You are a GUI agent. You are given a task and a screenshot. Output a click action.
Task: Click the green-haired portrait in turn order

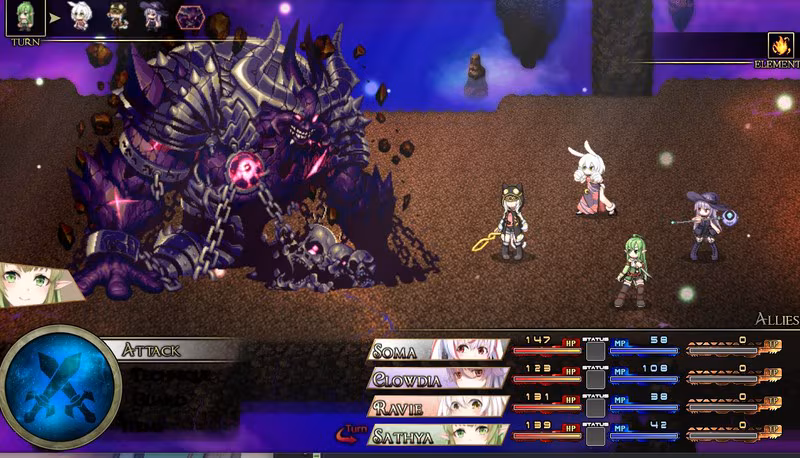[24, 17]
